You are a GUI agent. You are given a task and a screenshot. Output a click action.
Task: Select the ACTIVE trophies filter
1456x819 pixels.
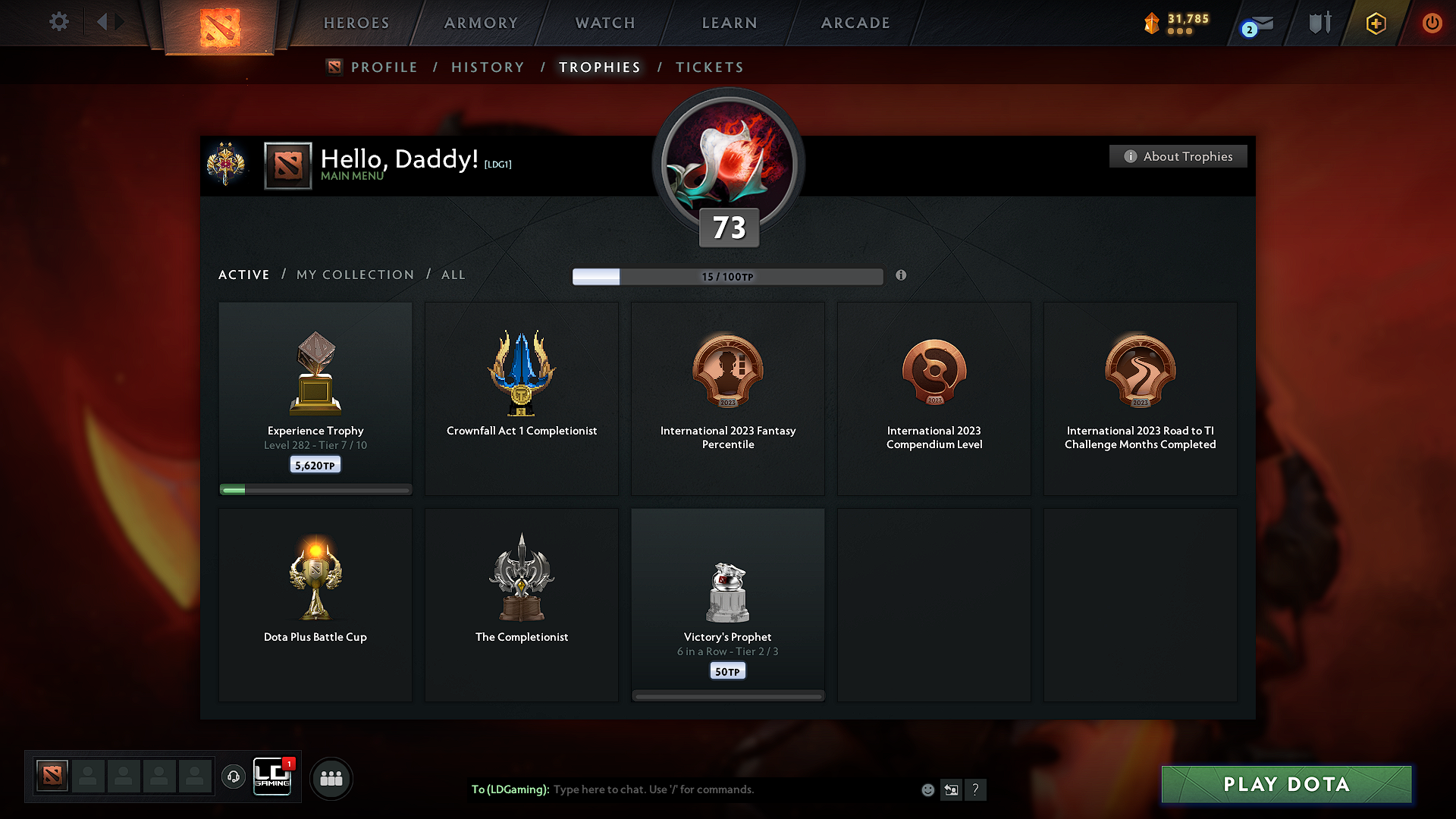pyautogui.click(x=243, y=275)
